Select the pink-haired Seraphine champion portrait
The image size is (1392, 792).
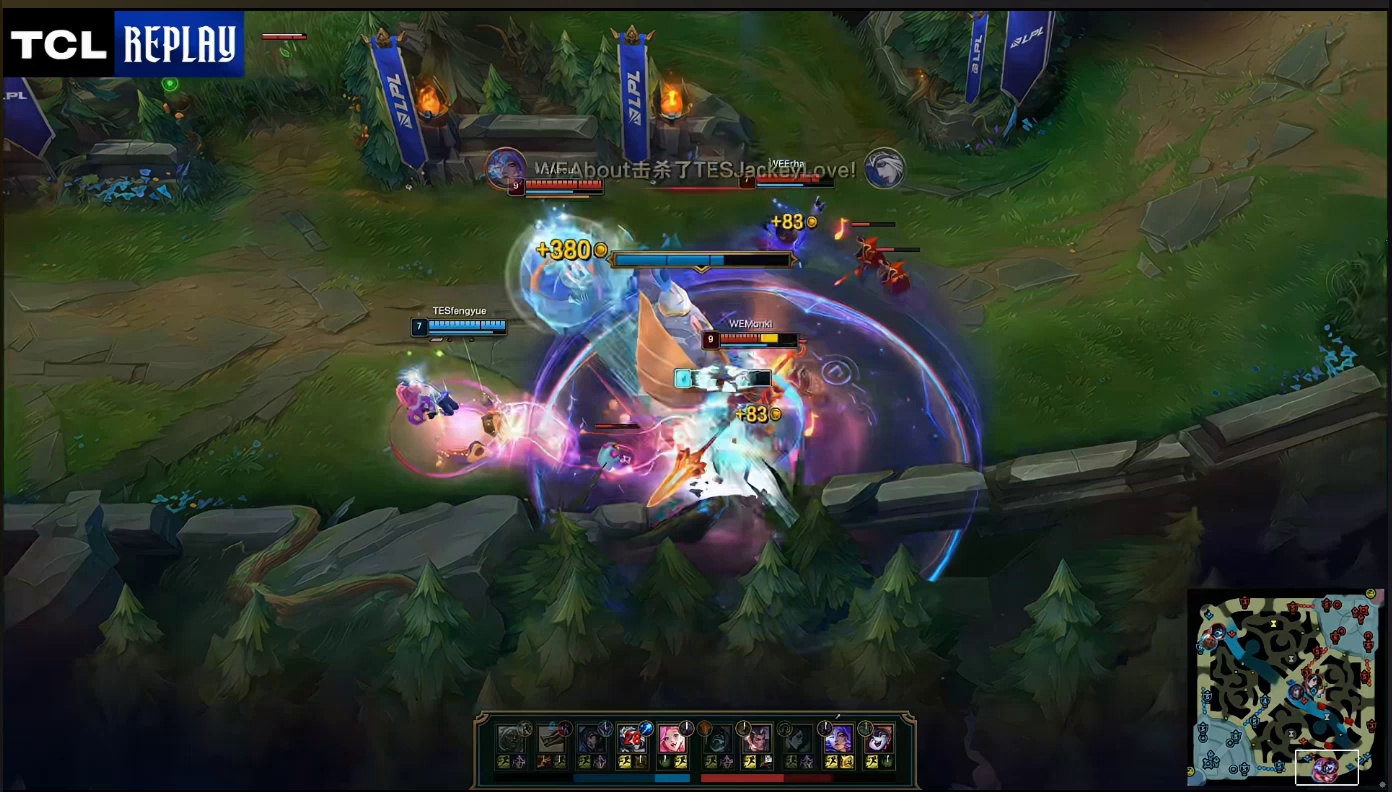tap(671, 740)
